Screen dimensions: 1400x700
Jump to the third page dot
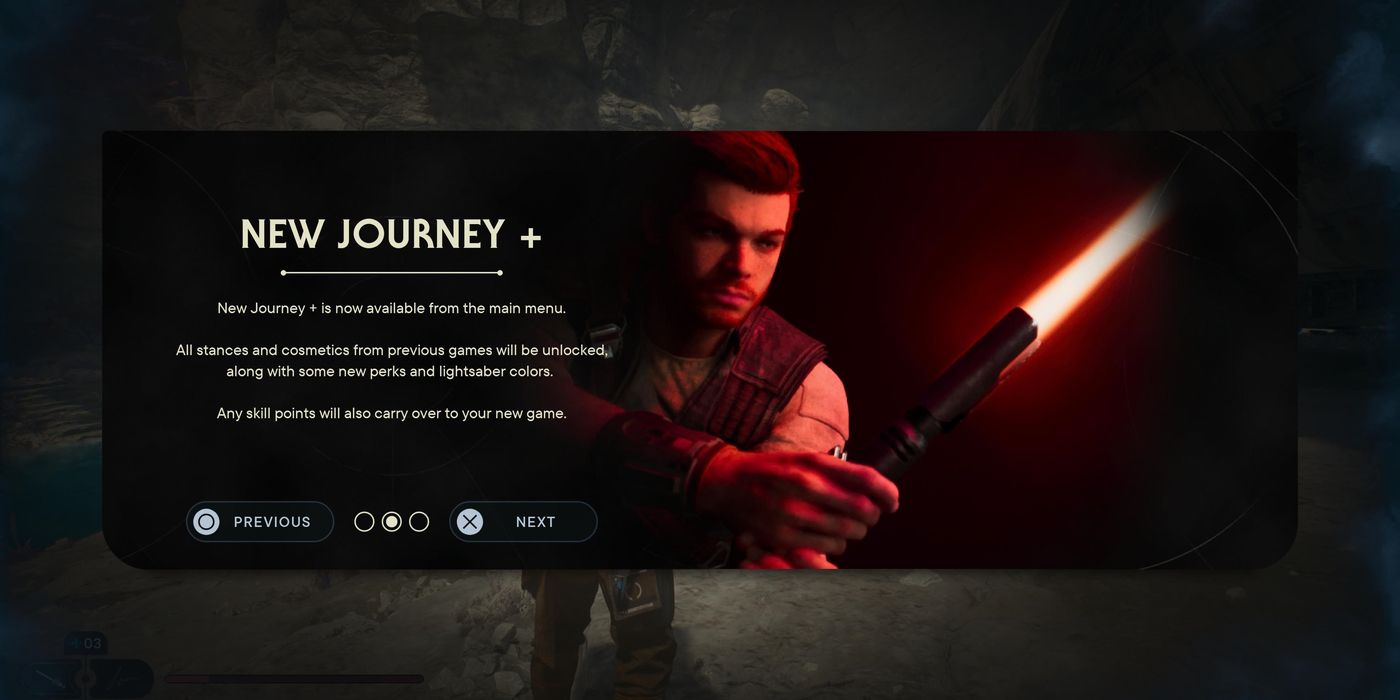click(x=419, y=522)
